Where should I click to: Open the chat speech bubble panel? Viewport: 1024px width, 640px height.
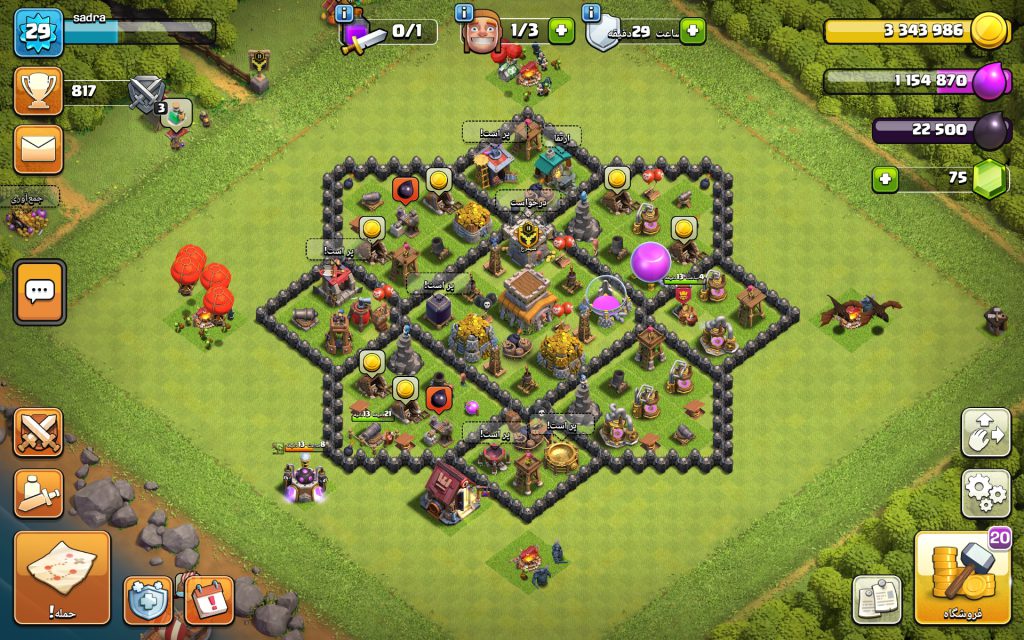coord(39,292)
